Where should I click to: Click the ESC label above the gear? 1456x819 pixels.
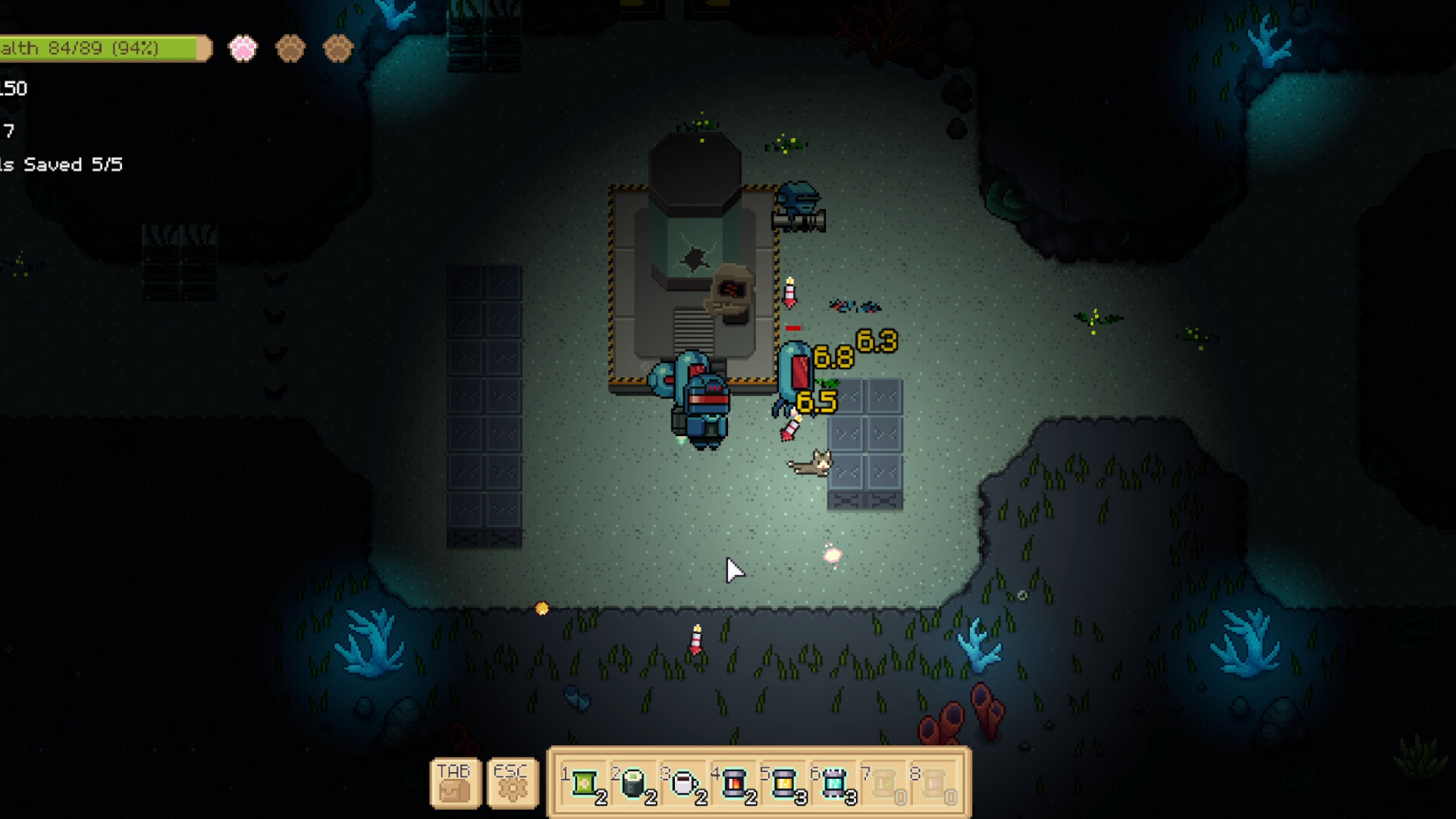coord(511,770)
